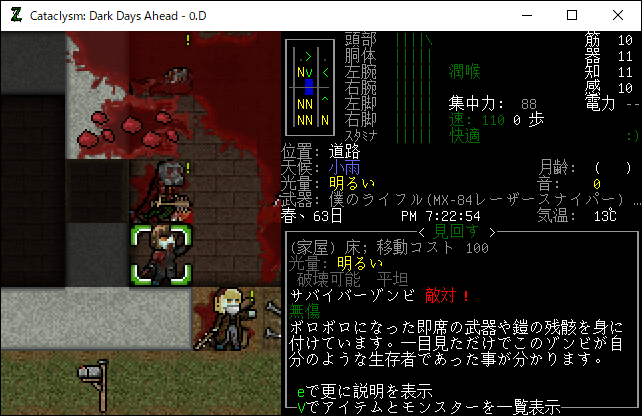Maximize the game window
The width and height of the screenshot is (642, 416).
pos(572,15)
